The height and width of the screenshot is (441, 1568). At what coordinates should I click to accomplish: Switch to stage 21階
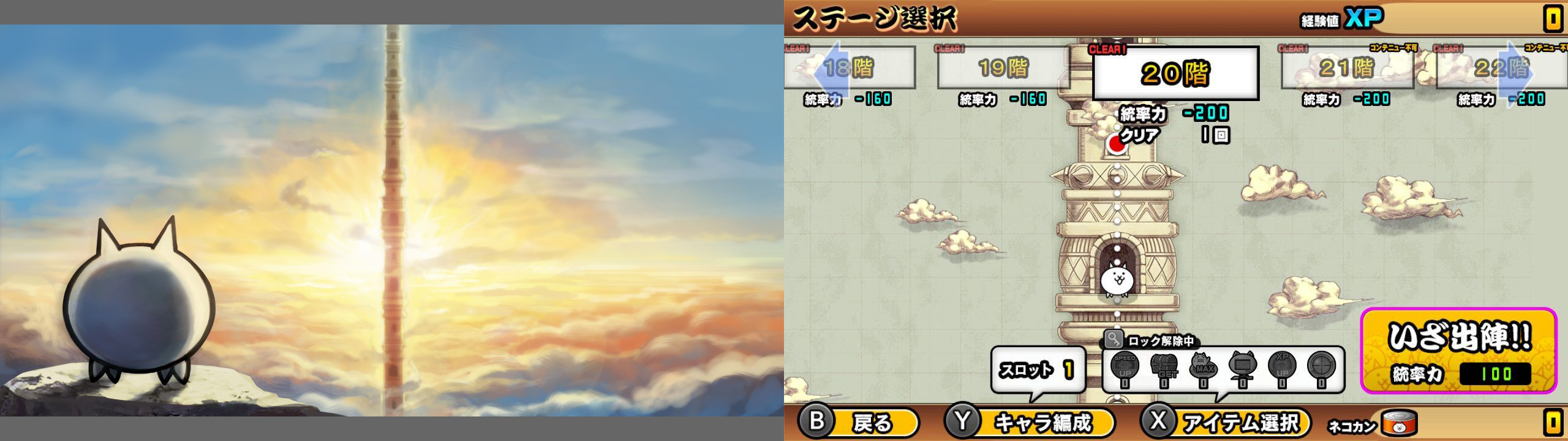1346,69
